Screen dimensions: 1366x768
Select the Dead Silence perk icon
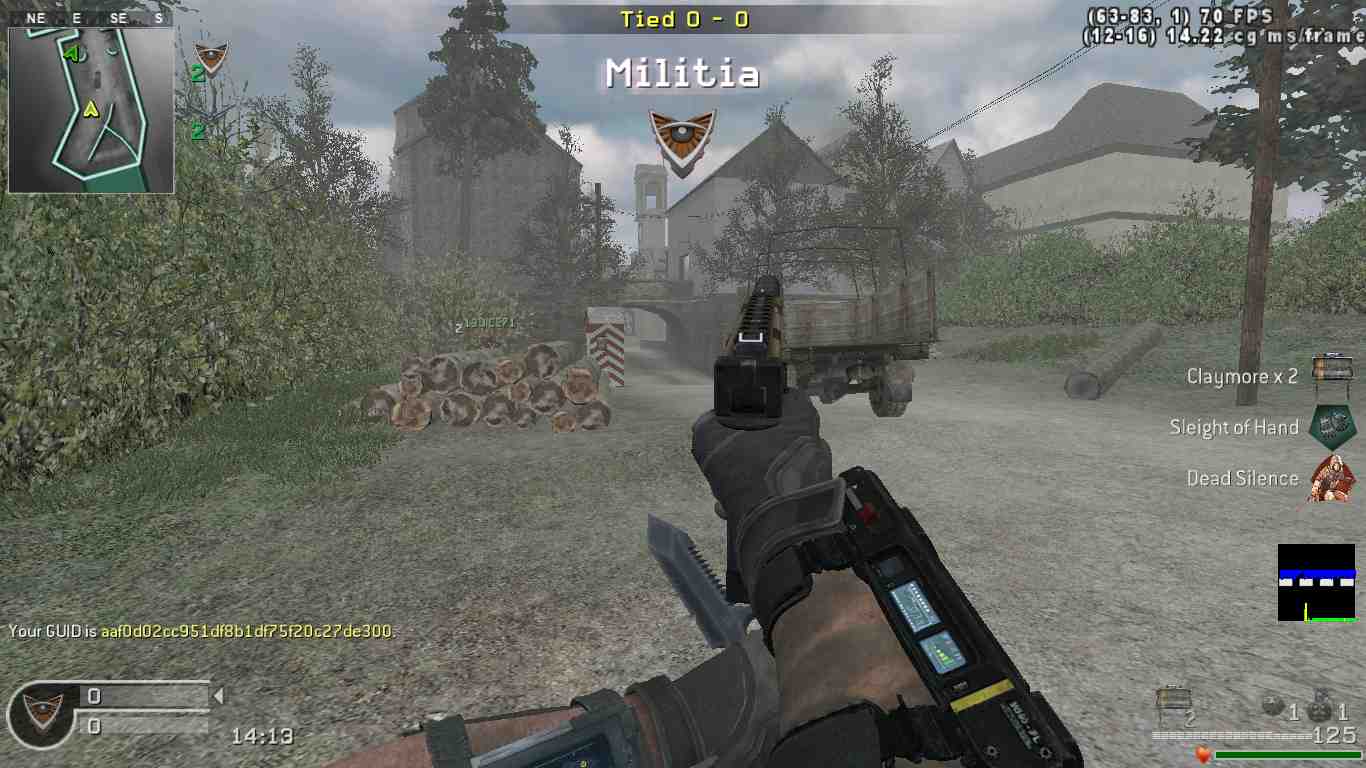pyautogui.click(x=1331, y=478)
